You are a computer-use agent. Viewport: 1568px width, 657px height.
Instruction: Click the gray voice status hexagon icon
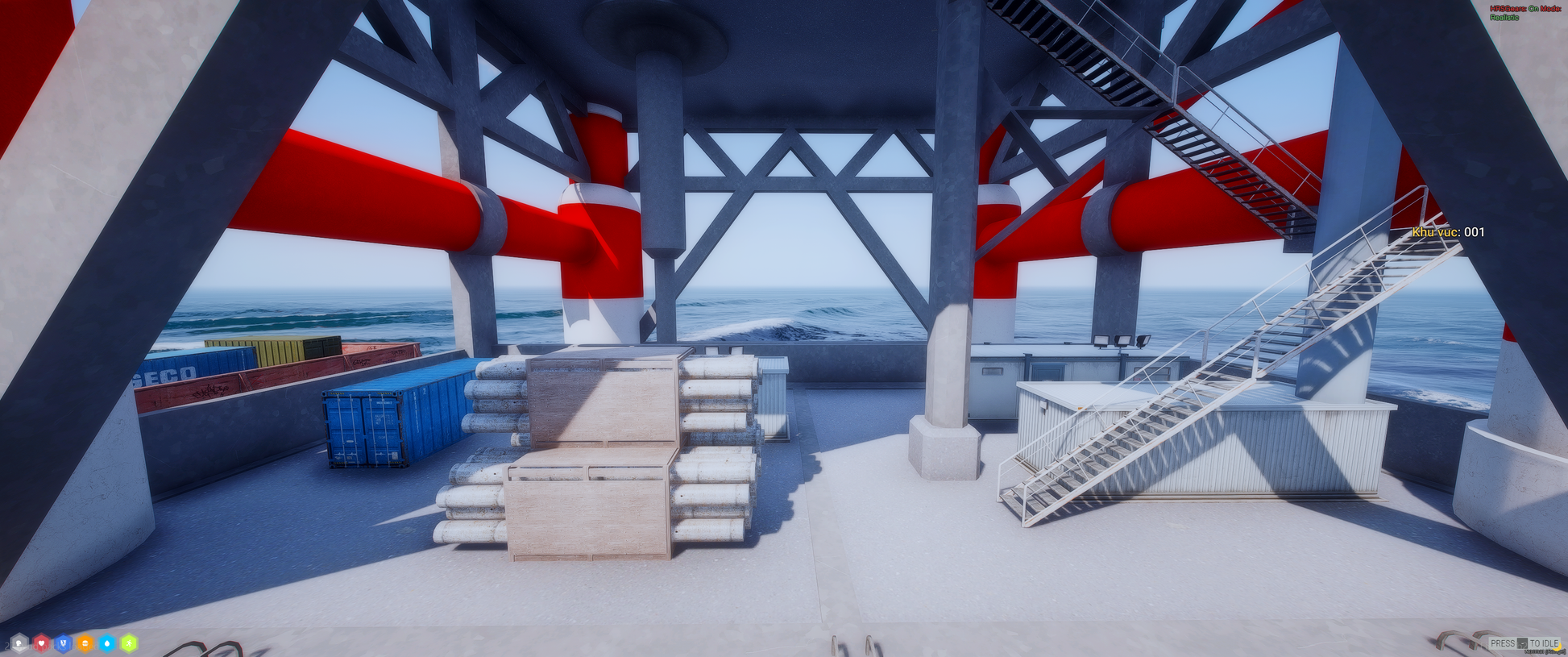coord(19,643)
